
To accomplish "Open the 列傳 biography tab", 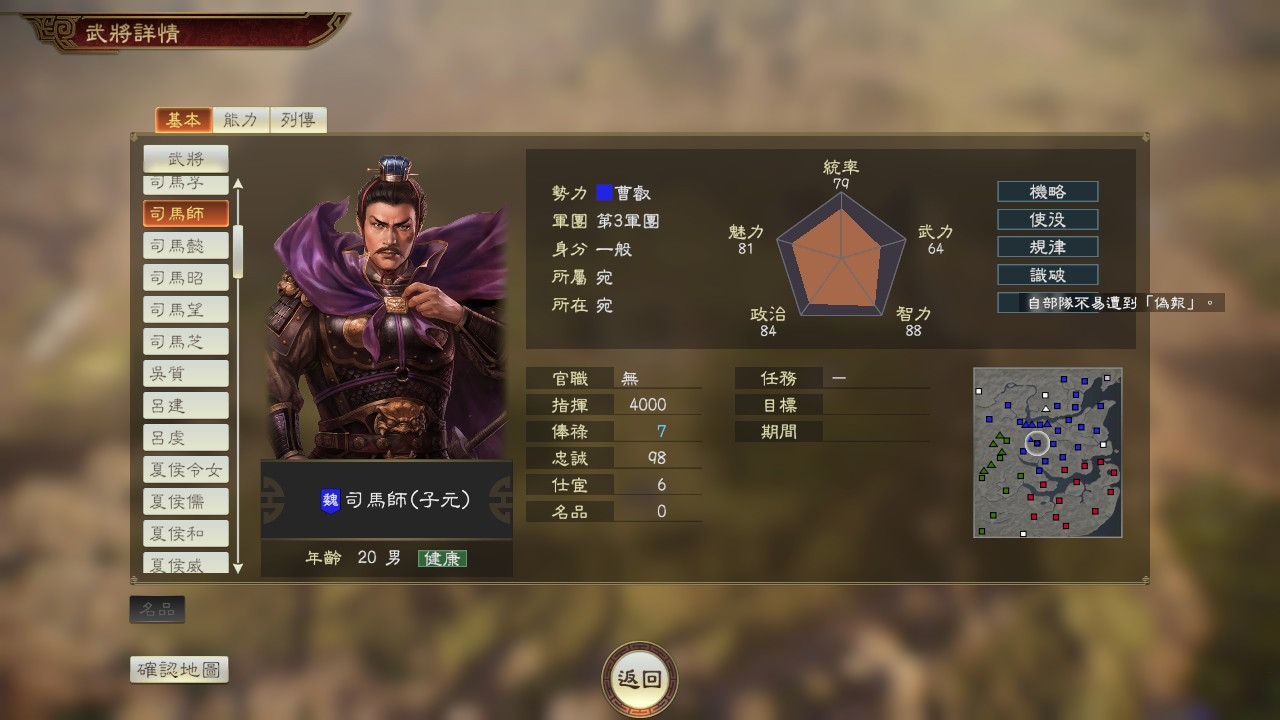I will coord(297,118).
